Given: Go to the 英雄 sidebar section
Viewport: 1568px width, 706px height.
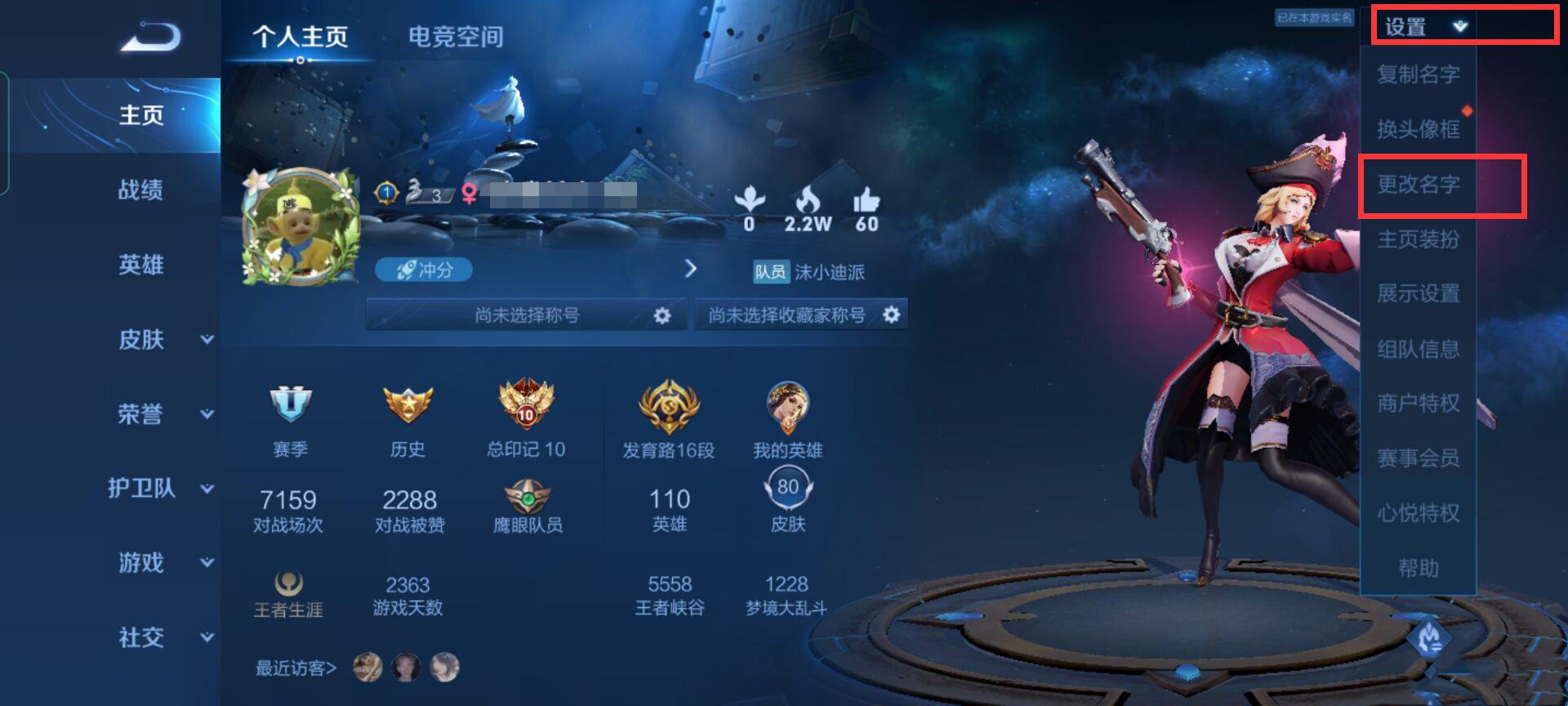Looking at the screenshot, I should pos(140,265).
